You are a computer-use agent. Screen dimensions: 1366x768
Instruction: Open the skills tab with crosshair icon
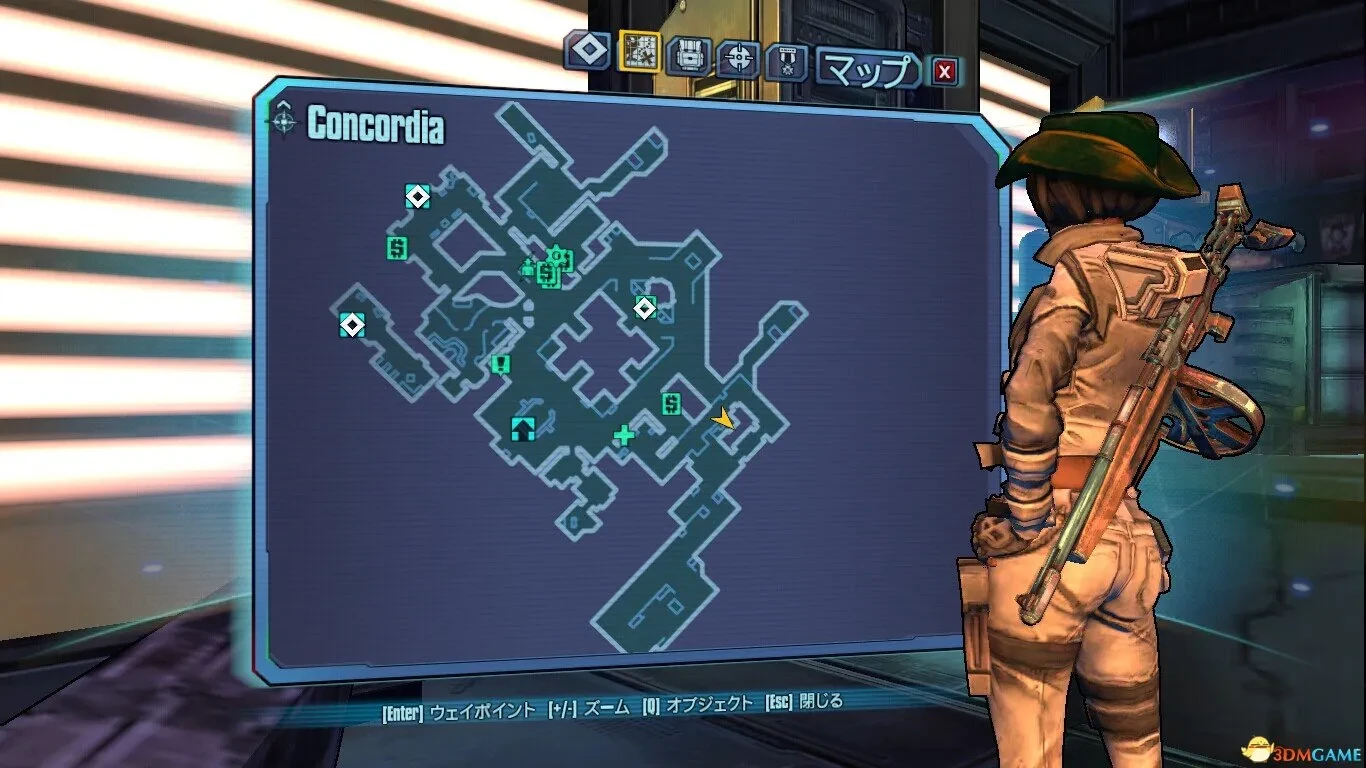point(739,59)
